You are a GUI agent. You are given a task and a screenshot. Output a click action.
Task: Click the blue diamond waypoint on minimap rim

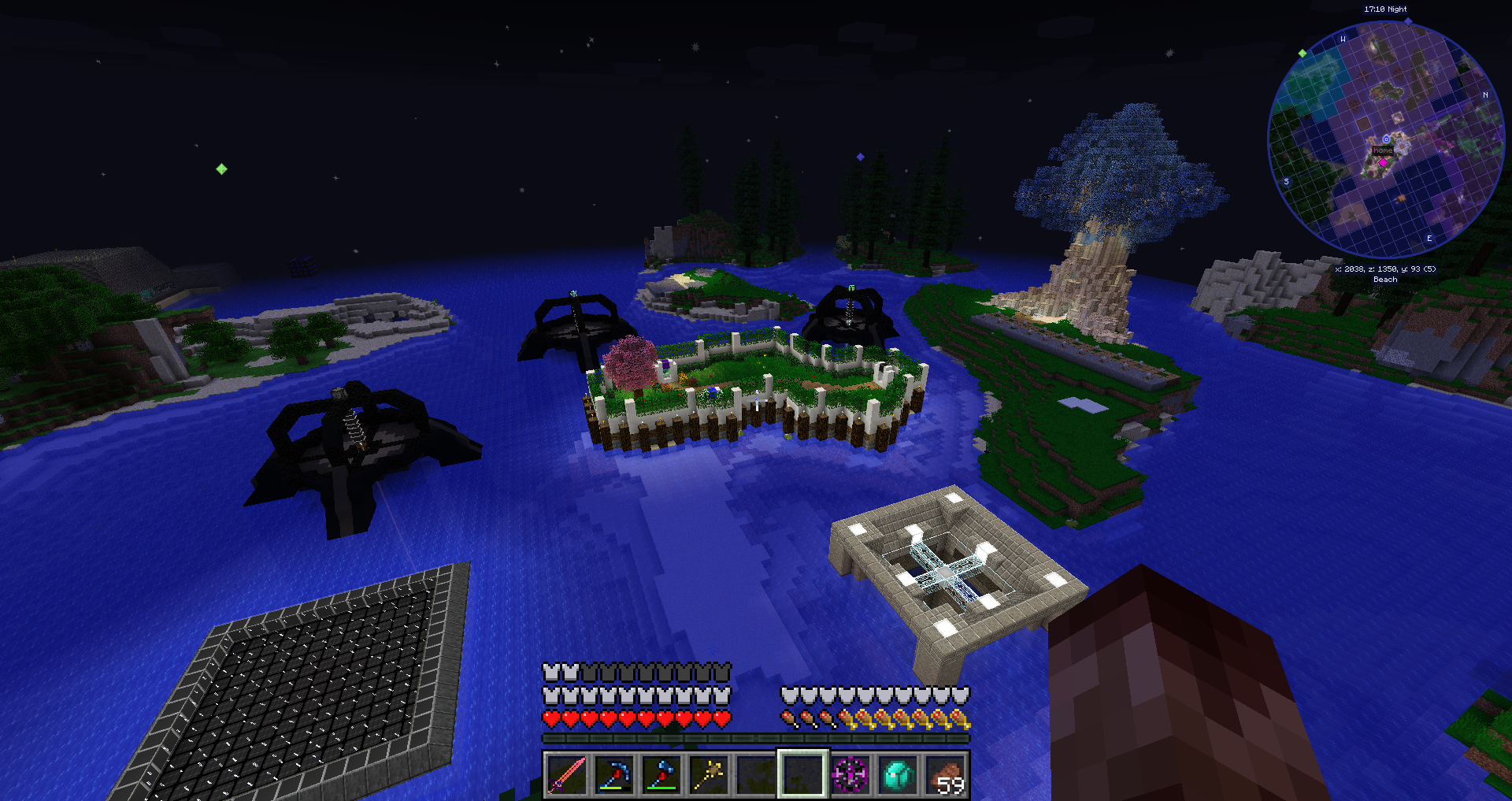1408,21
